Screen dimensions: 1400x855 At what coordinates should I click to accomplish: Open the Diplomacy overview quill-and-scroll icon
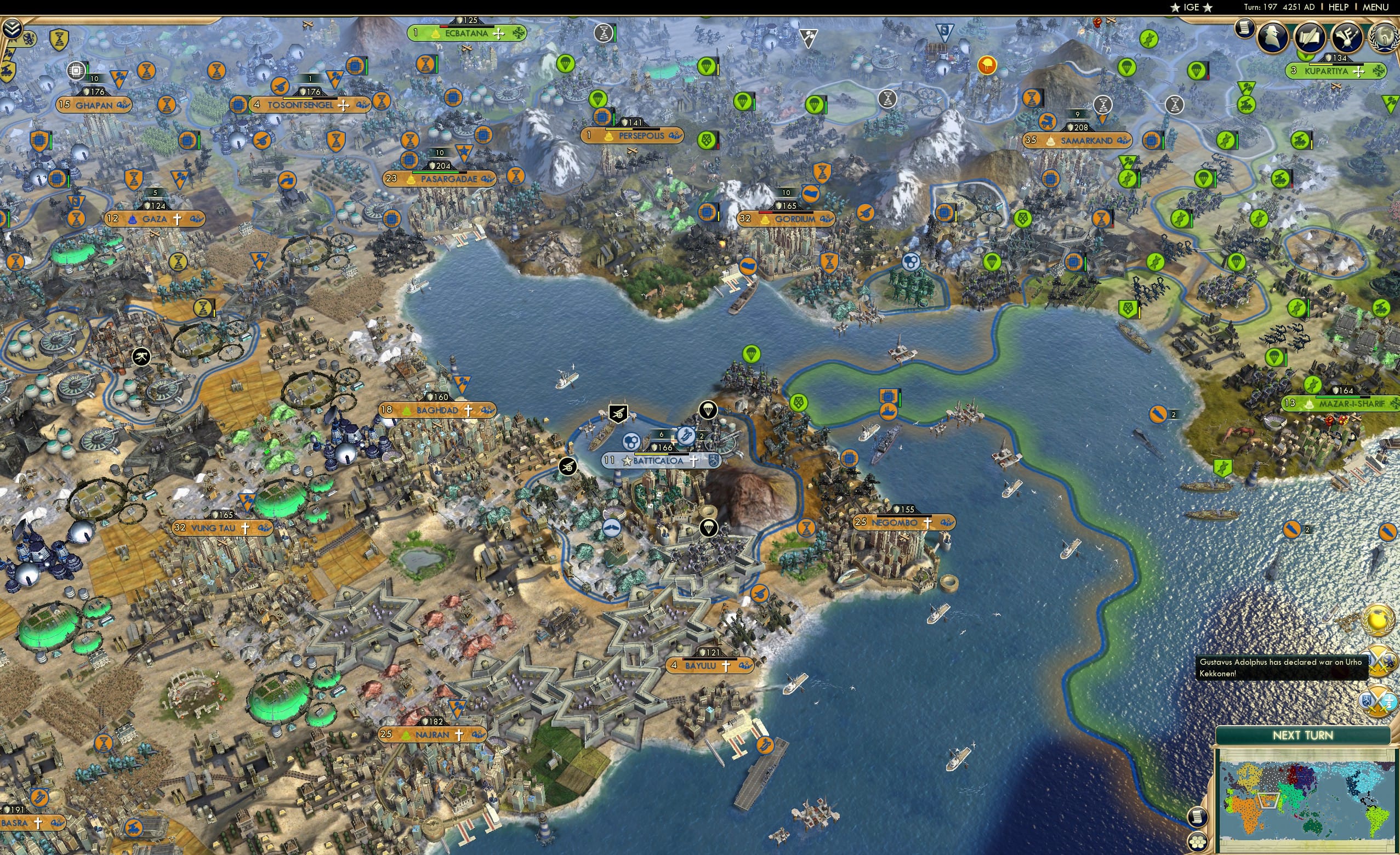pyautogui.click(x=1309, y=37)
